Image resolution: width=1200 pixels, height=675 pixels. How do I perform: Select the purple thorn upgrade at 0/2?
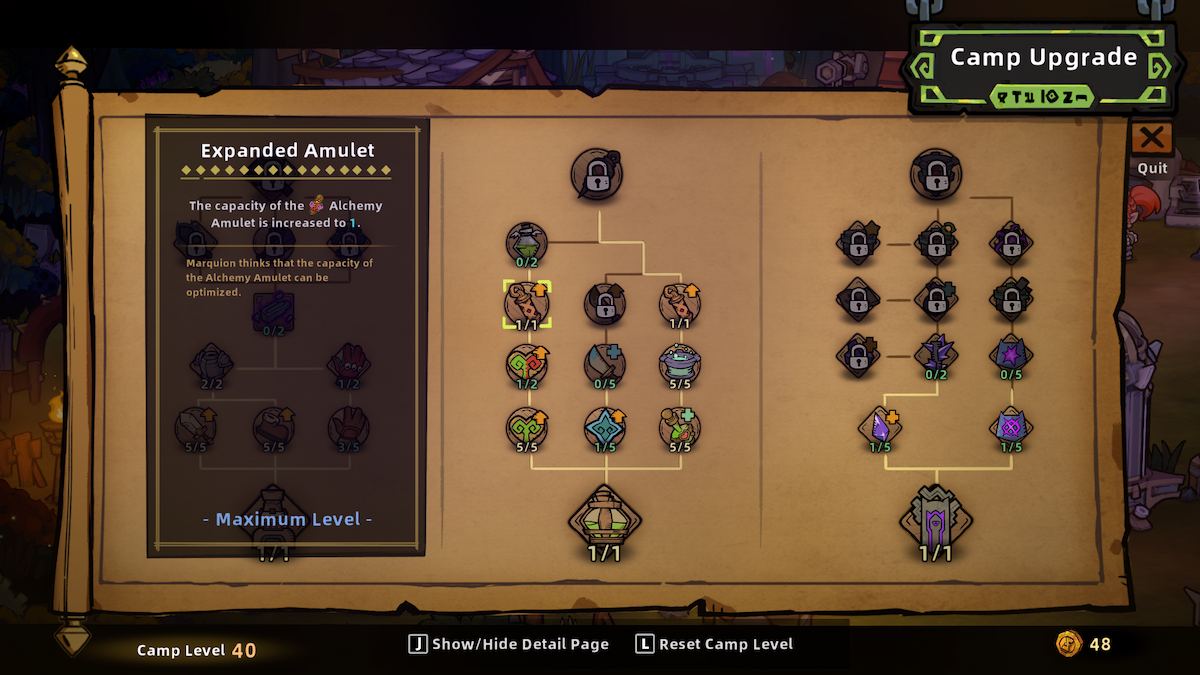tap(936, 355)
